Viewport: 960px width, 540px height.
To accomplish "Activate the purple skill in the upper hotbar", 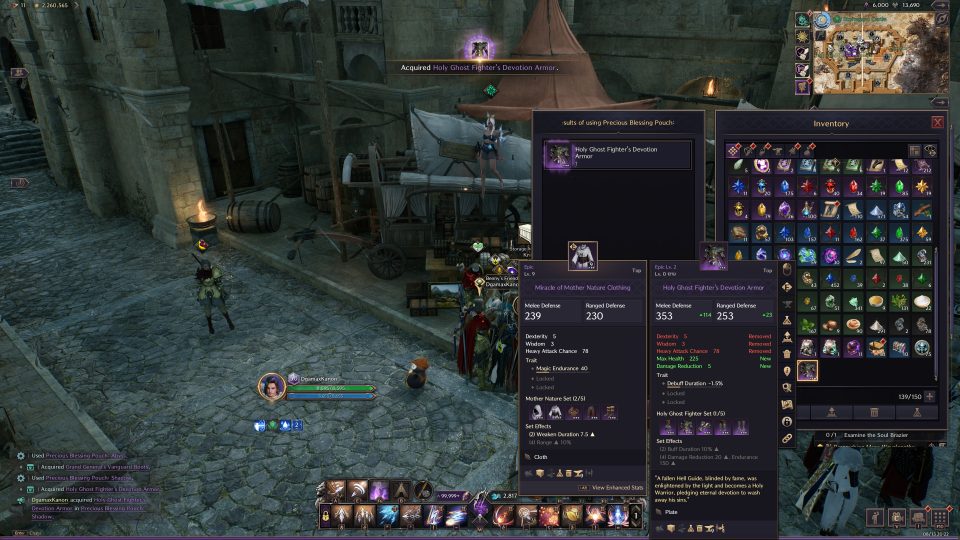I will (x=380, y=490).
